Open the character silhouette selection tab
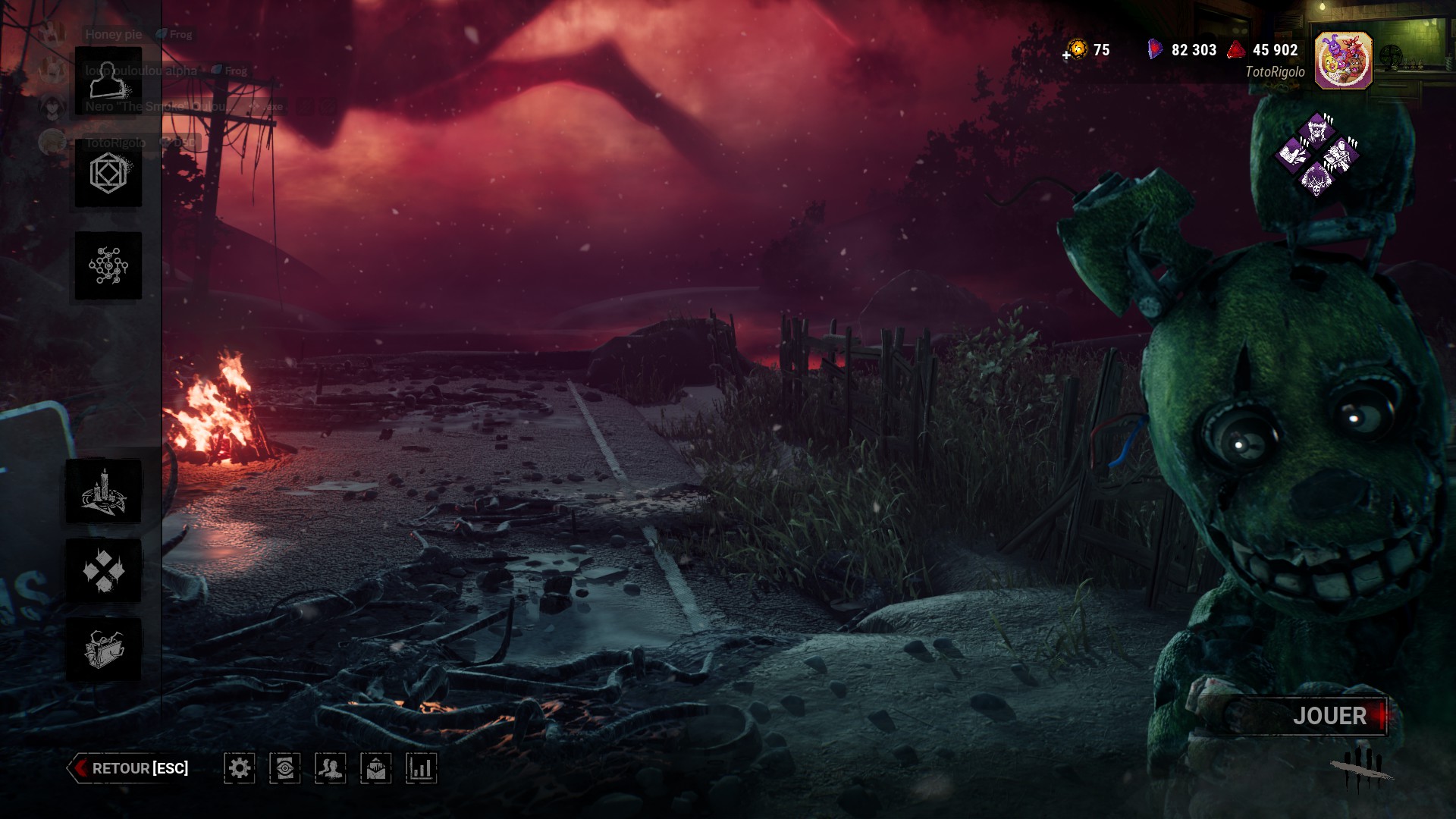Image resolution: width=1456 pixels, height=819 pixels. [108, 81]
